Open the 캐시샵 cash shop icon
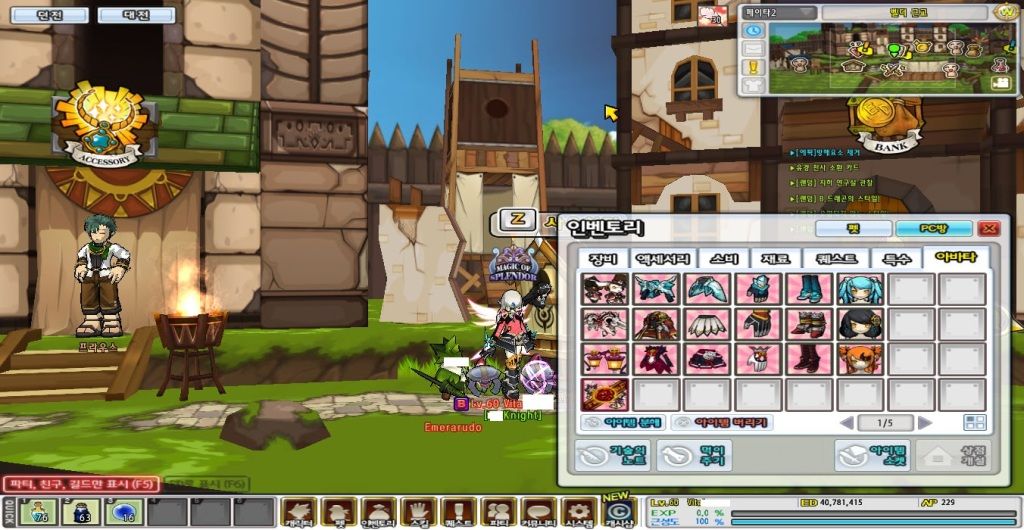This screenshot has width=1024, height=530. 619,512
